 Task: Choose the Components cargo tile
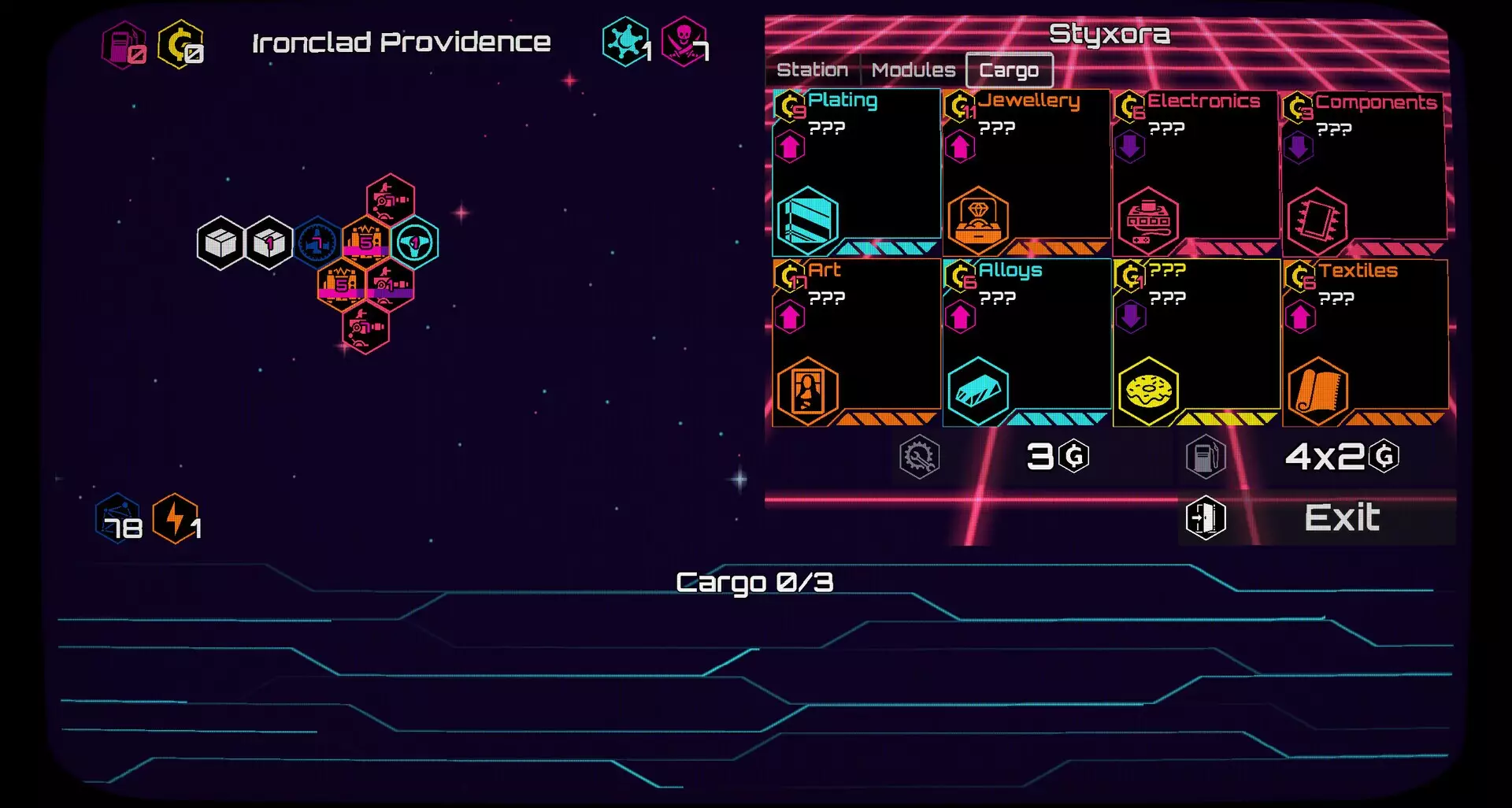1364,172
